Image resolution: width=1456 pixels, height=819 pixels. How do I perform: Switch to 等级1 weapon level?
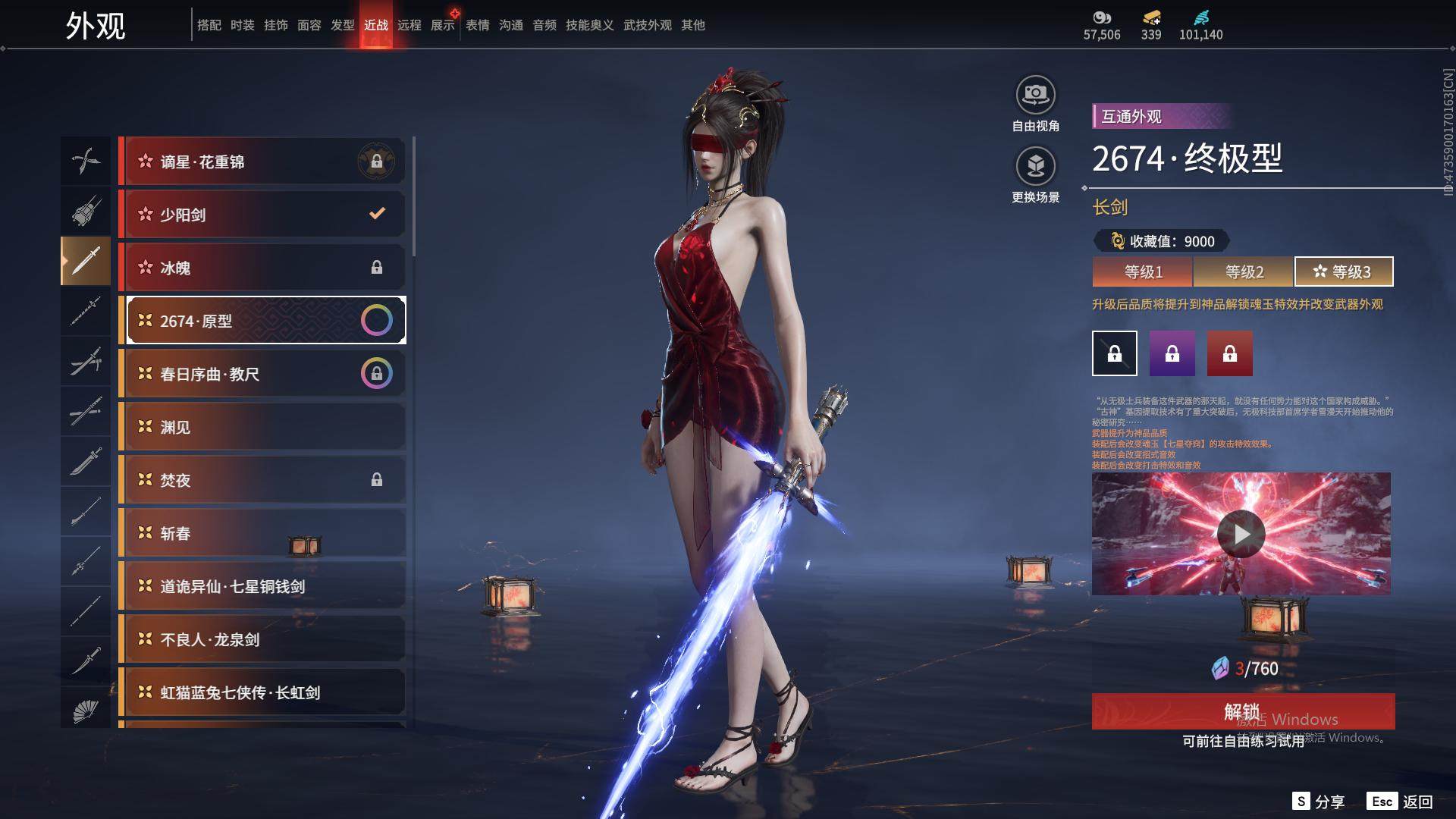pyautogui.click(x=1143, y=271)
